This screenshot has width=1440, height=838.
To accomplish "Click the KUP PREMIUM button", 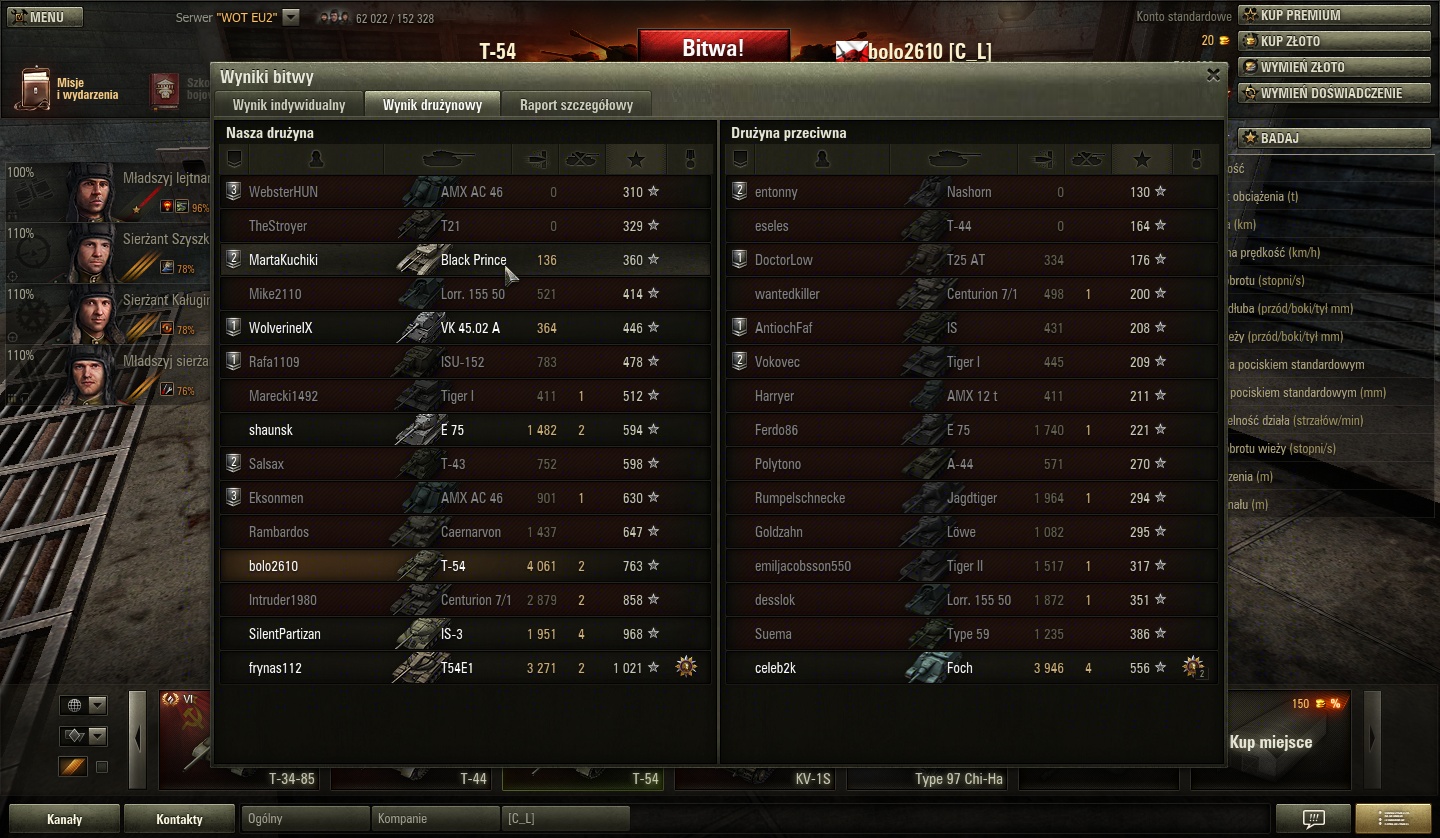I will tap(1334, 15).
